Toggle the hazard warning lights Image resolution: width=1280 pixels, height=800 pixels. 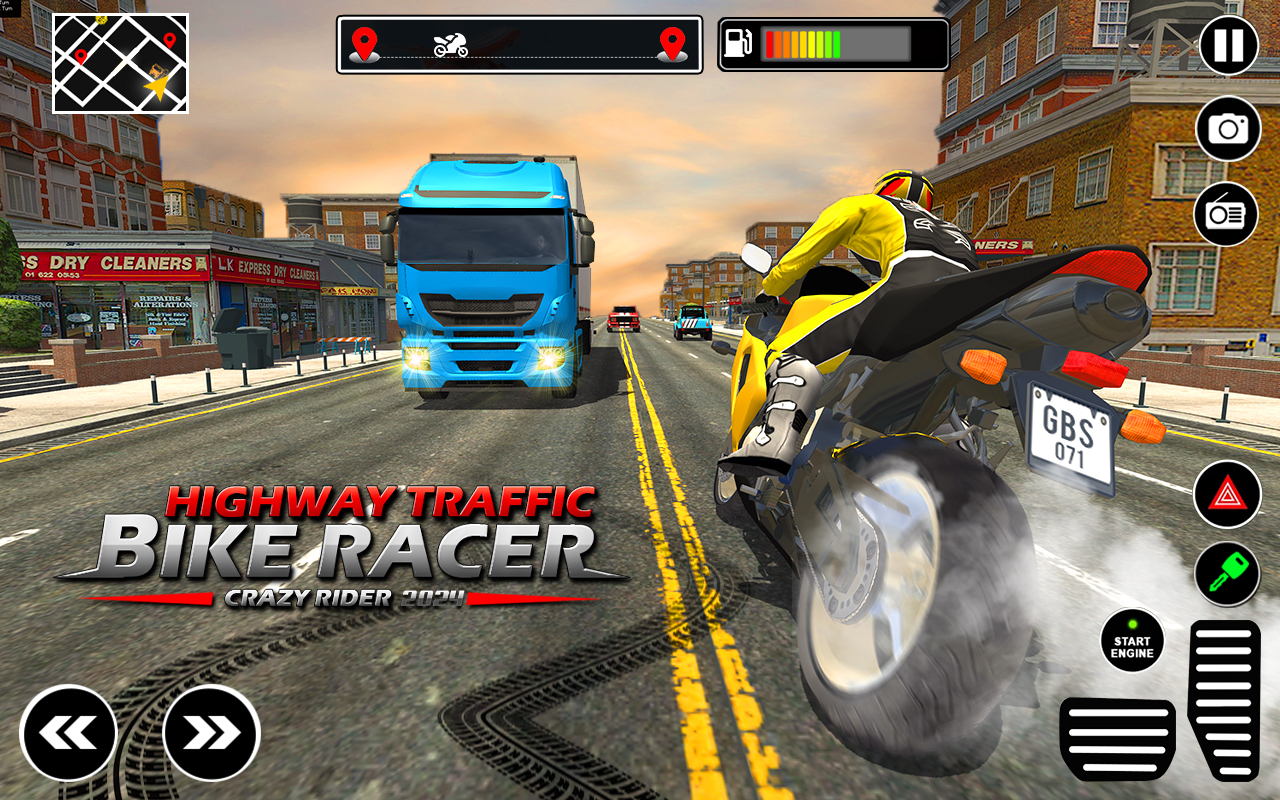(1228, 492)
